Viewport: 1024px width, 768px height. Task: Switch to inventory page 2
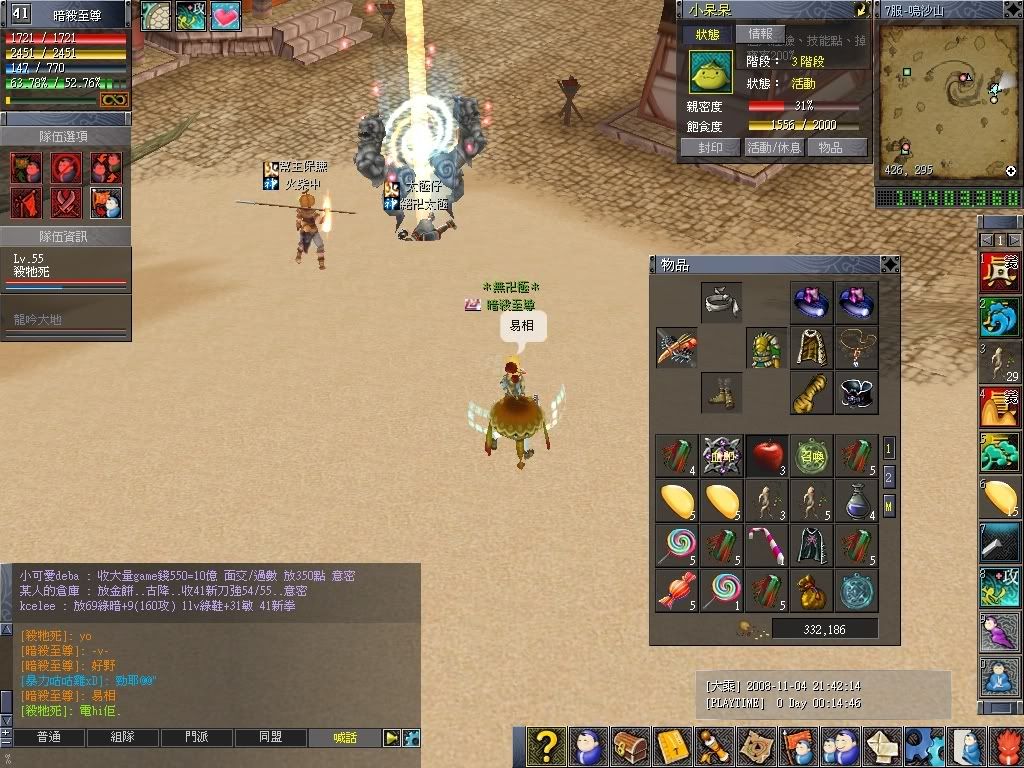888,478
